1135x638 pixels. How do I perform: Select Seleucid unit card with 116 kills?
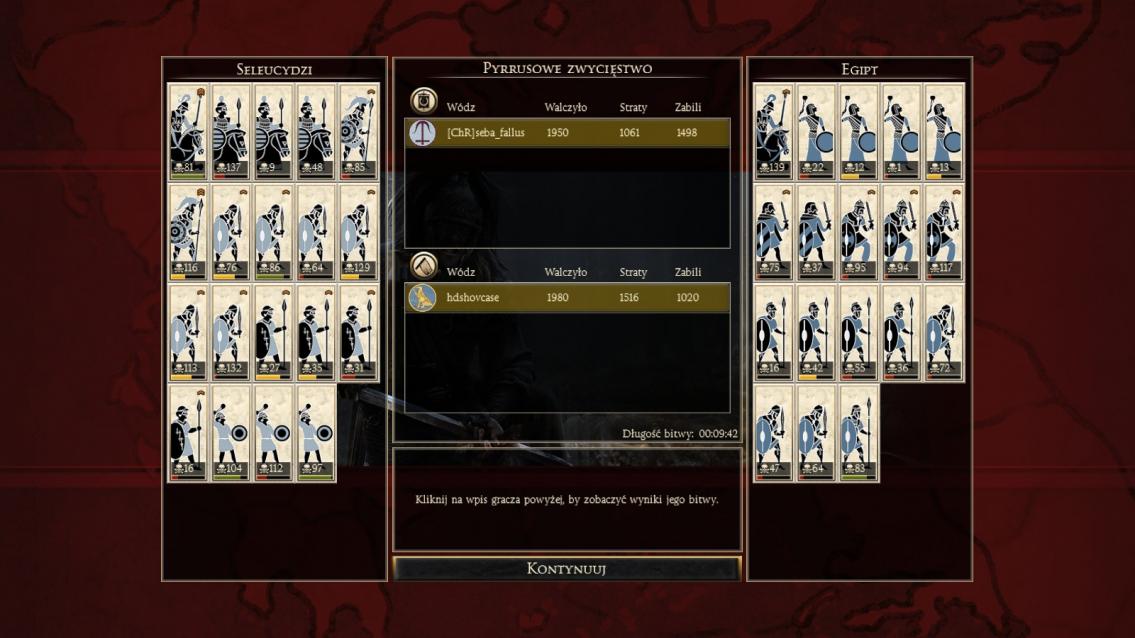point(188,232)
